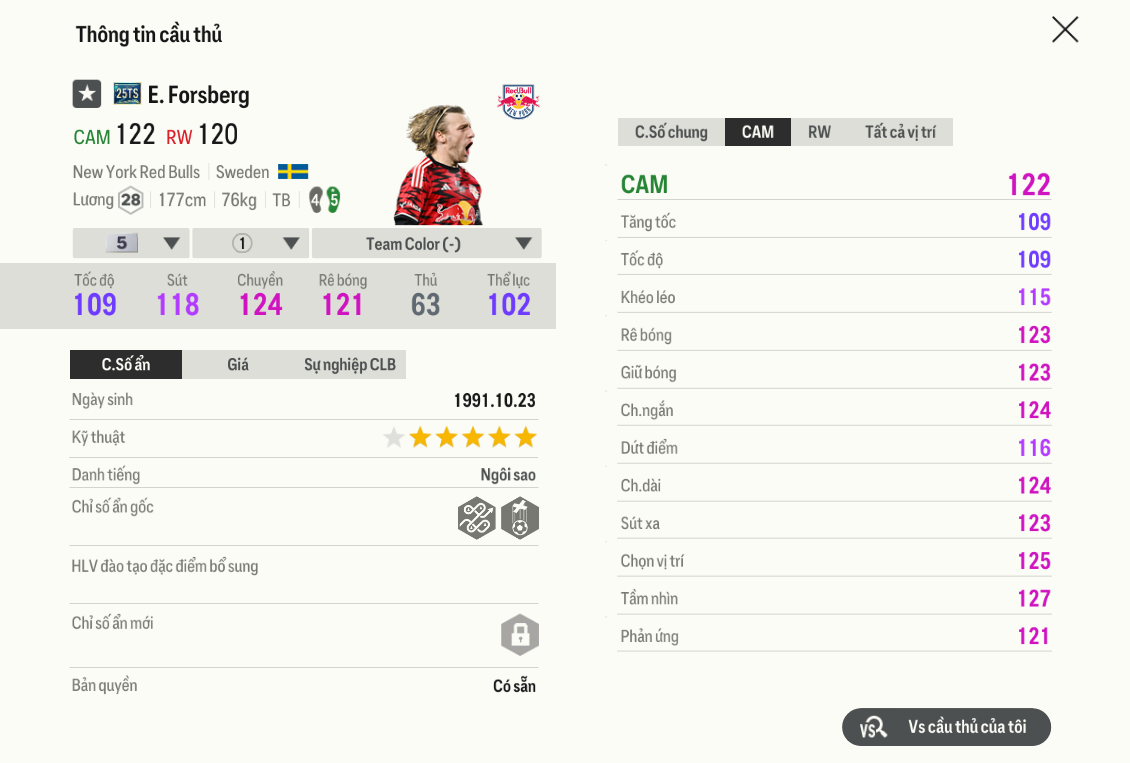Show the Tất cả vị trí tab
The width and height of the screenshot is (1130, 763).
click(900, 132)
